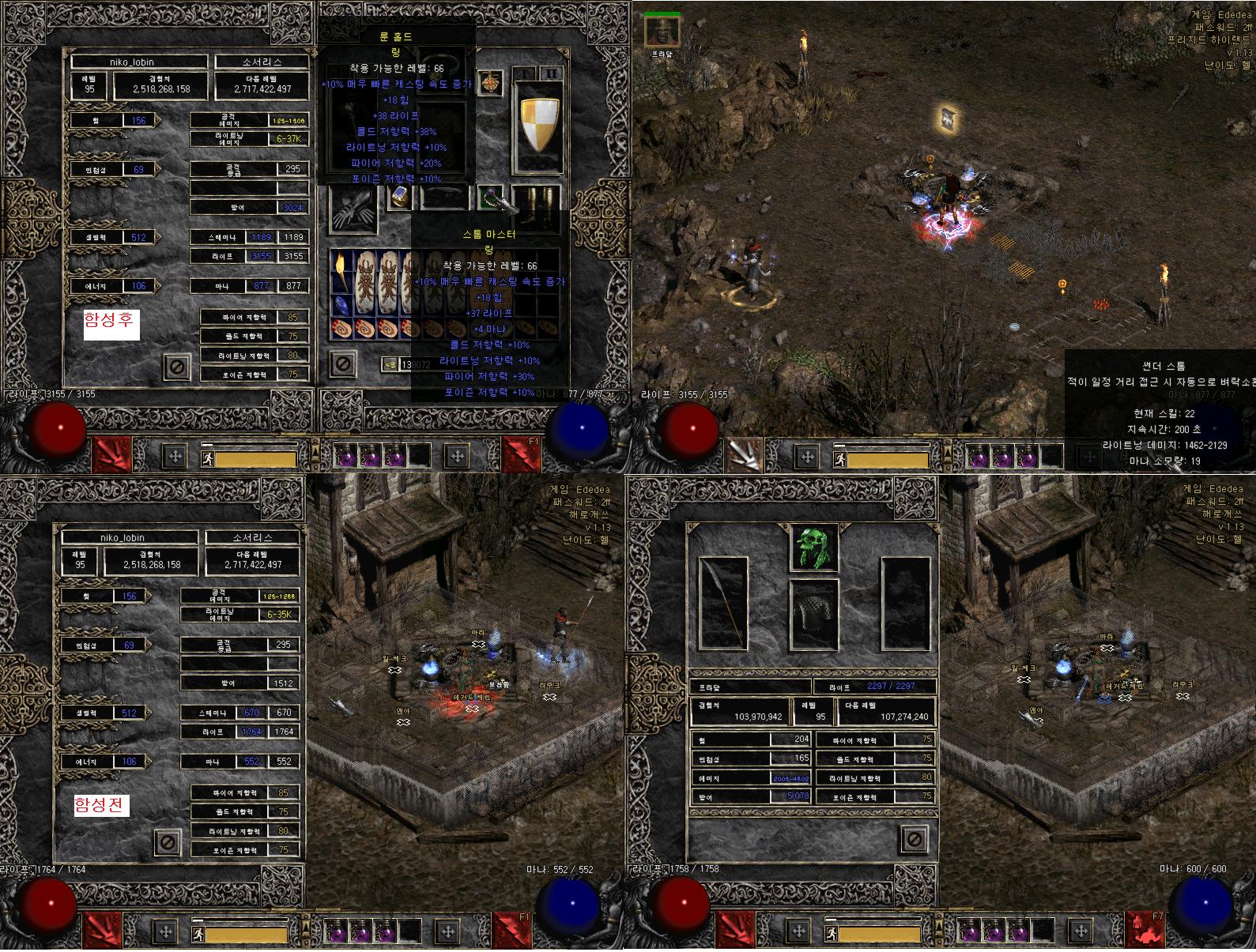Image resolution: width=1256 pixels, height=952 pixels.
Task: Select the blue gem ring slot
Action: [400, 198]
